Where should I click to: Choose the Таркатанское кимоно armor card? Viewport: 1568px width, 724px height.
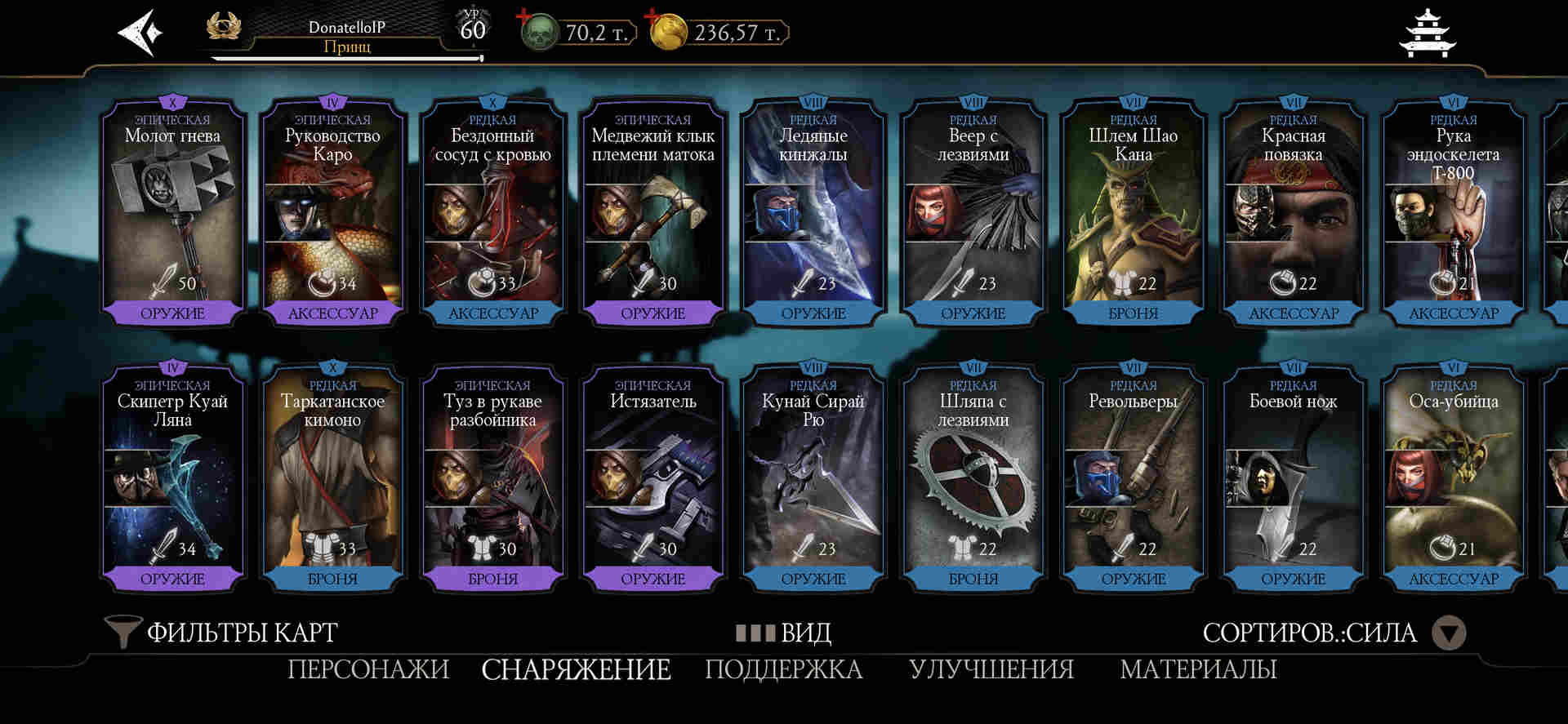pyautogui.click(x=332, y=477)
